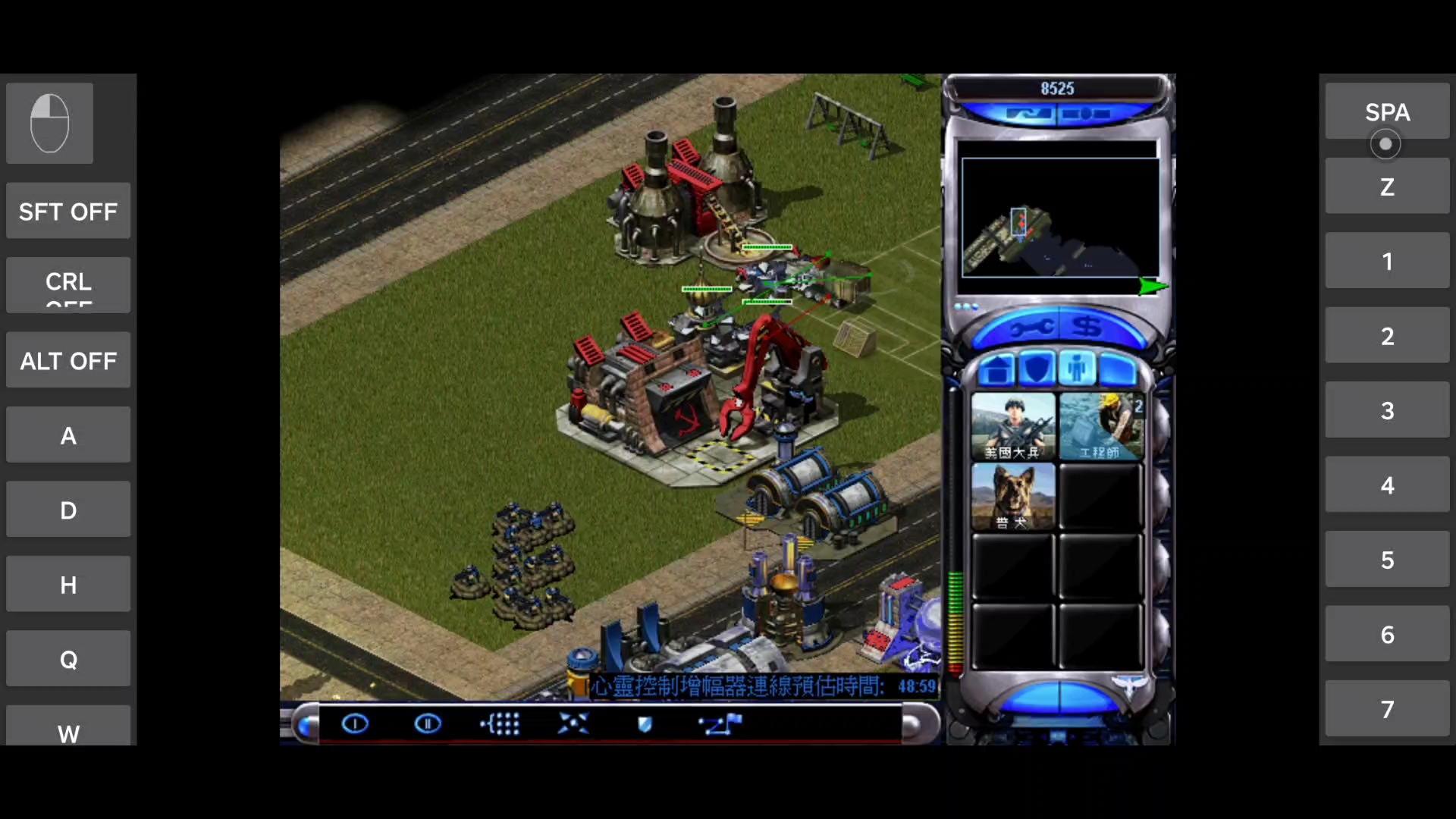Switch to the vehicles build tab
This screenshot has height=819, width=1456.
click(1118, 369)
